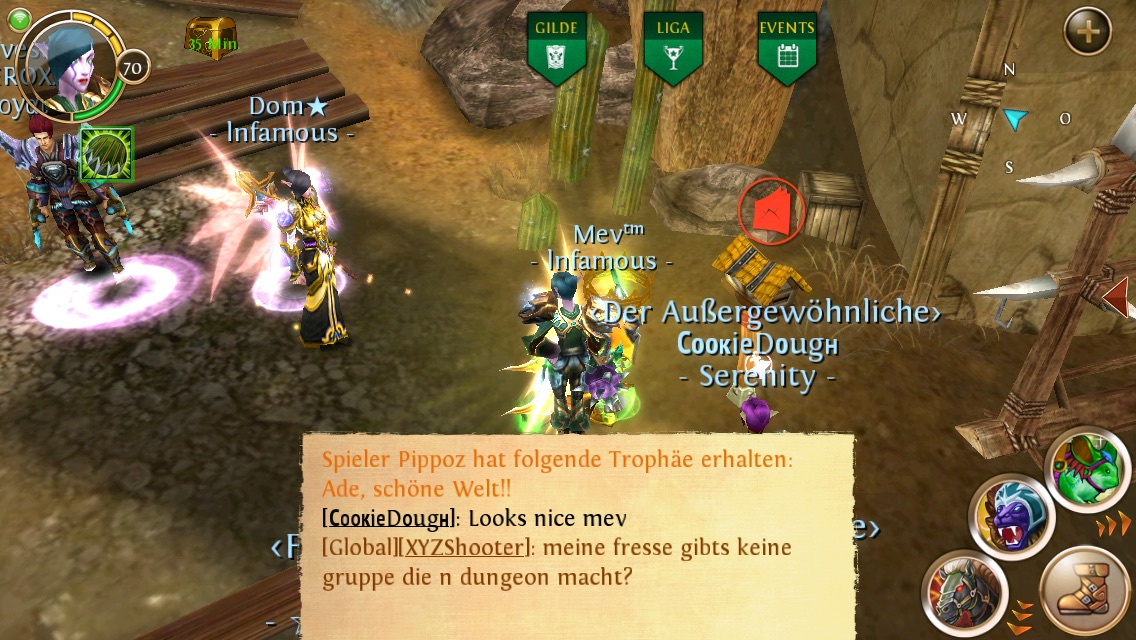Open the Events calendar banner

point(786,49)
